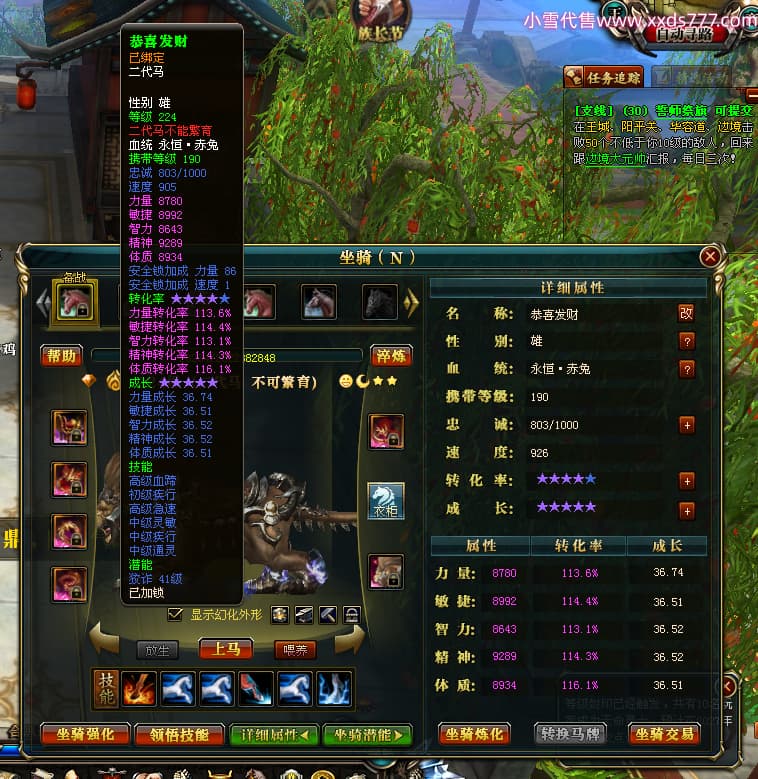Toggle the 显示幻化外形 checkbox
This screenshot has height=779, width=758.
tap(176, 614)
